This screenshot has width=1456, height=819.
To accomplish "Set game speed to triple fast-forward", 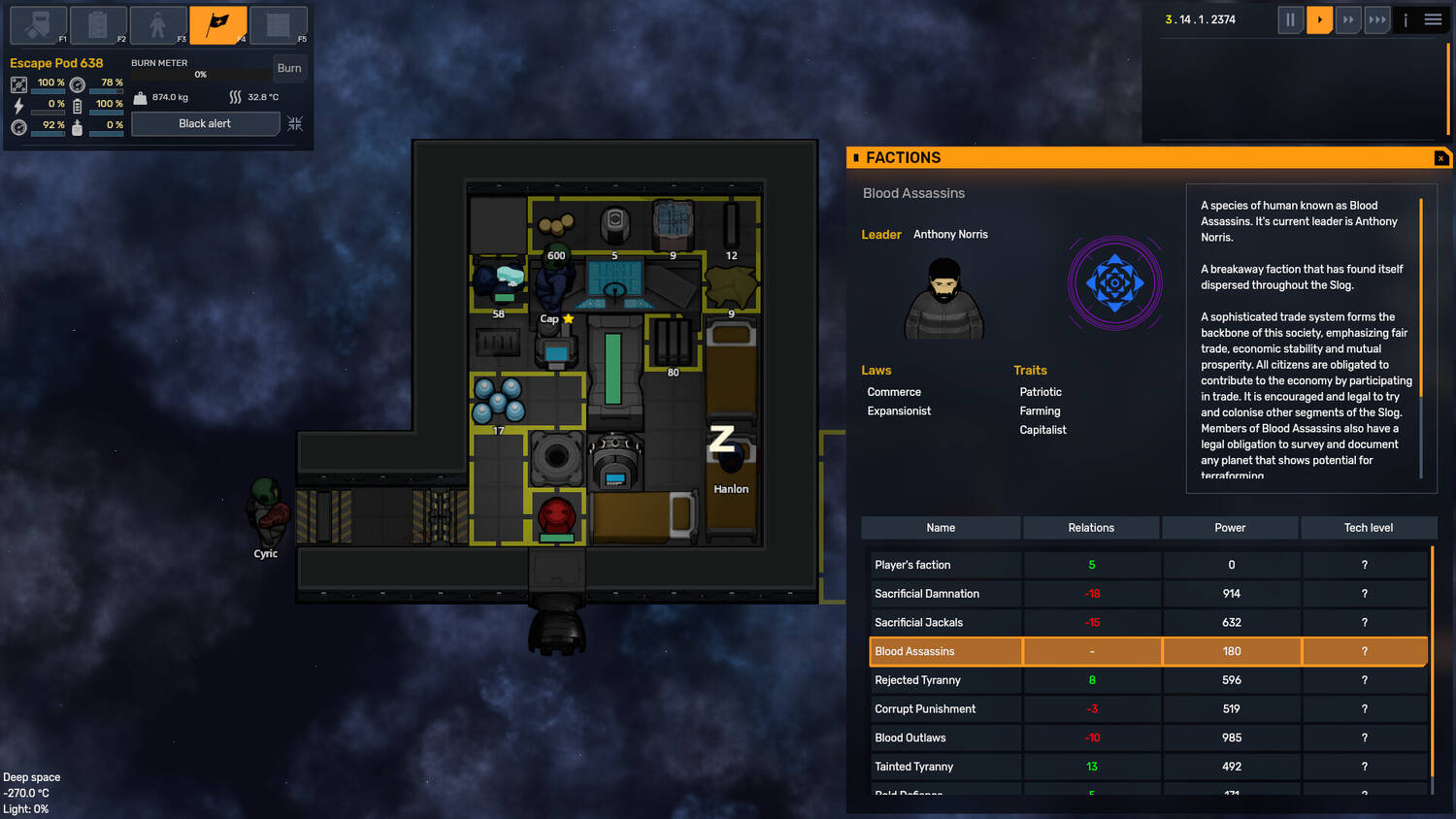I will coord(1377,19).
